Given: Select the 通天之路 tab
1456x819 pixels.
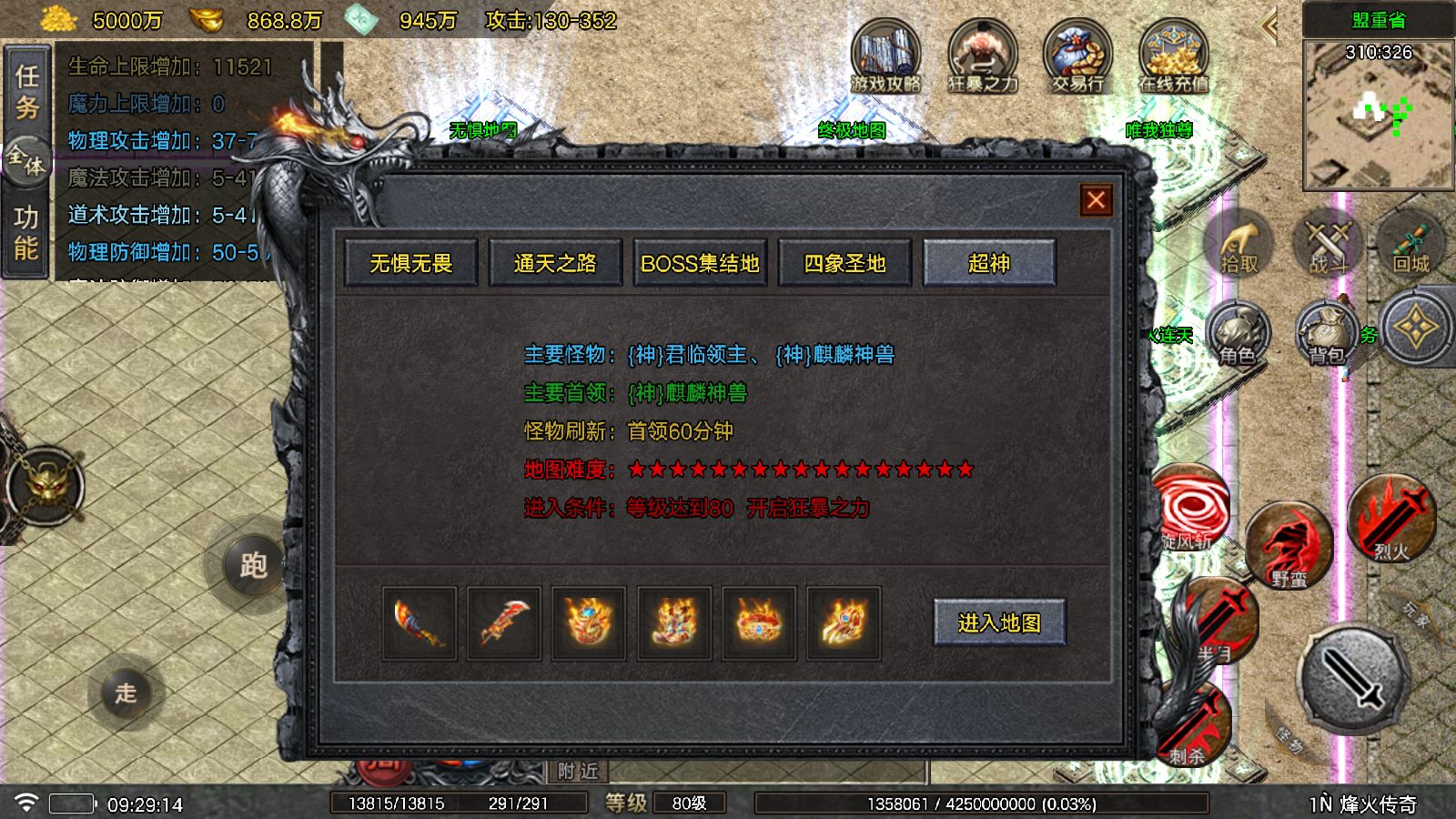Looking at the screenshot, I should coord(555,264).
